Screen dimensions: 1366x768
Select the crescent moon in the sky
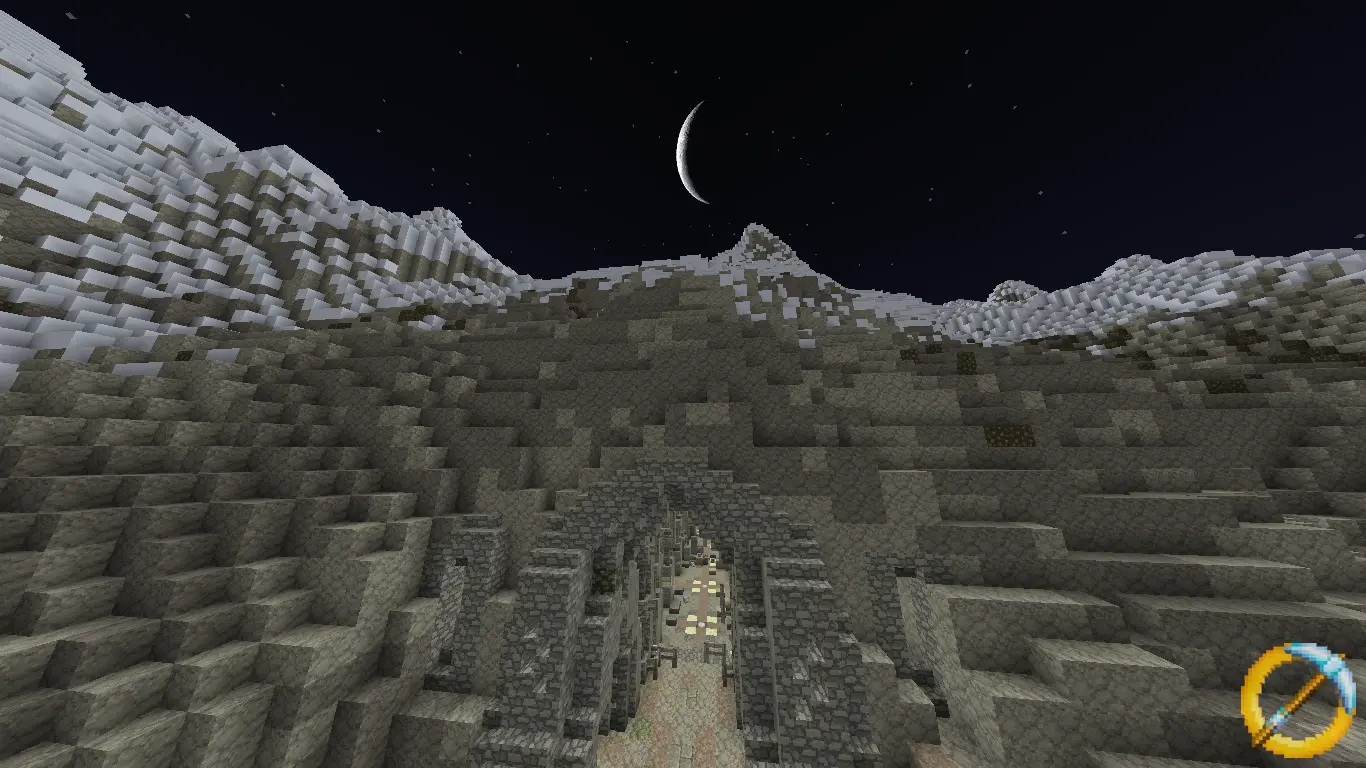pos(690,150)
